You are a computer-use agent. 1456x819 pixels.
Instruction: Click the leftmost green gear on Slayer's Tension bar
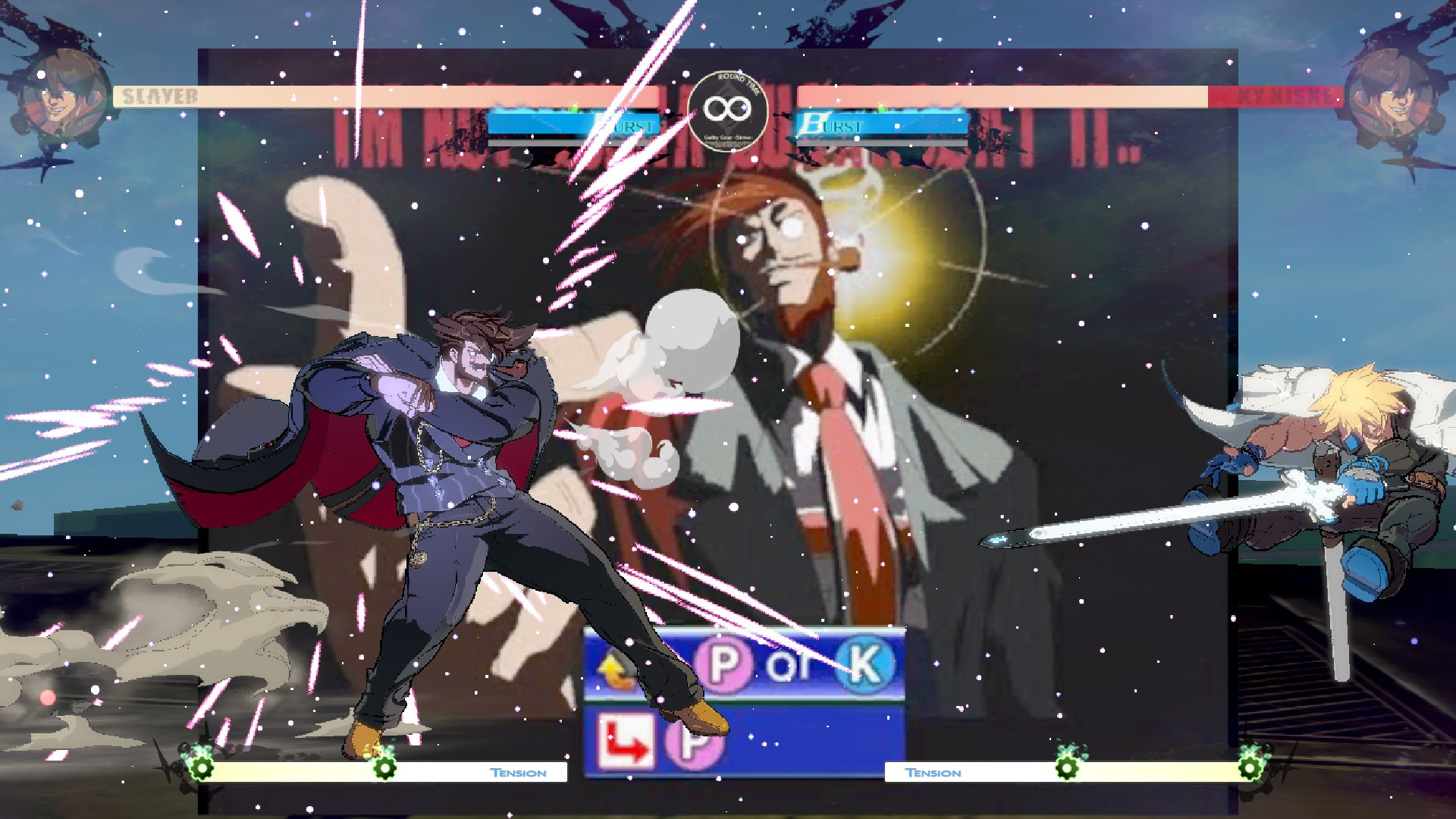pos(200,770)
